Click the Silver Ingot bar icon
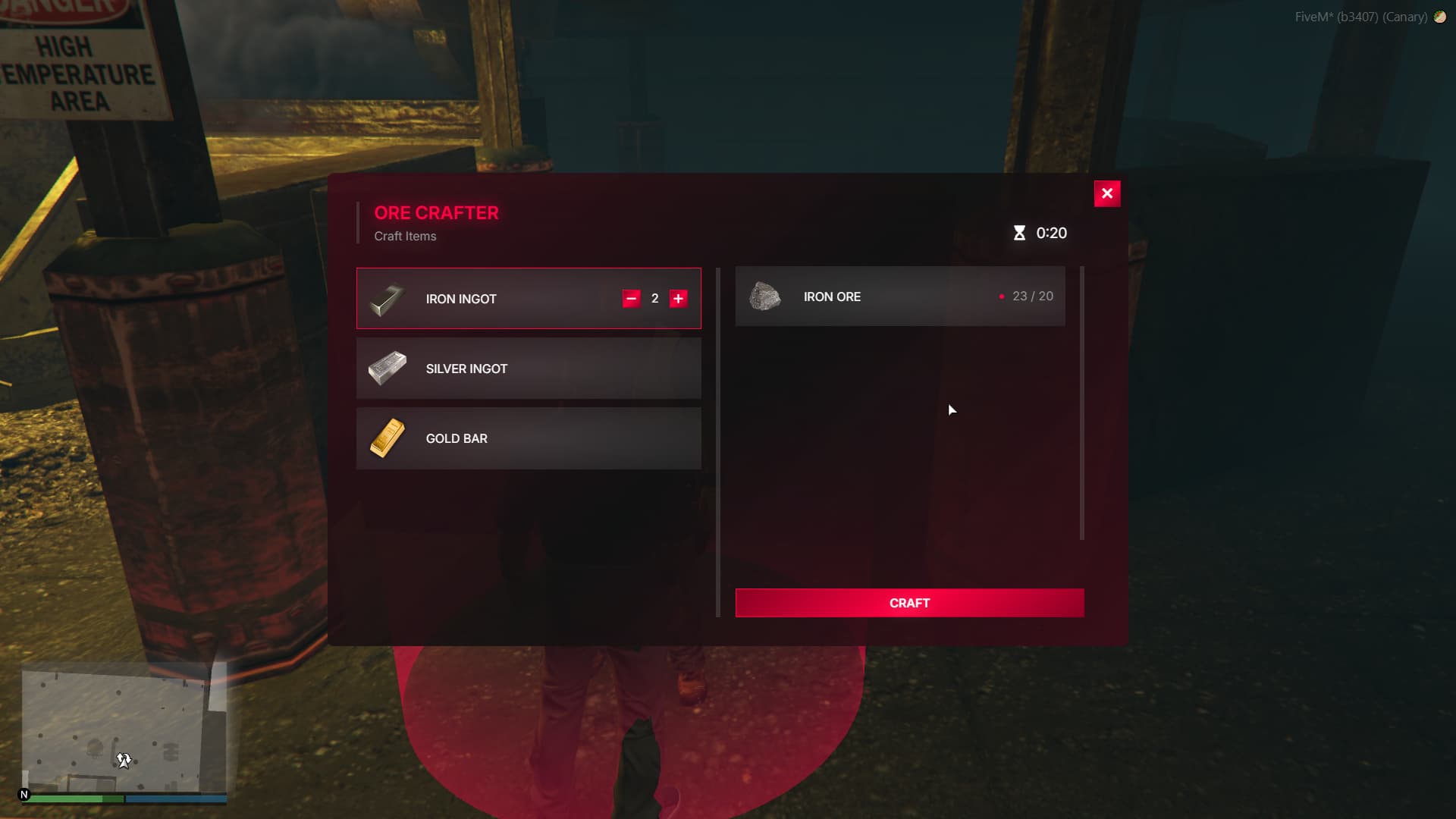 [x=388, y=369]
